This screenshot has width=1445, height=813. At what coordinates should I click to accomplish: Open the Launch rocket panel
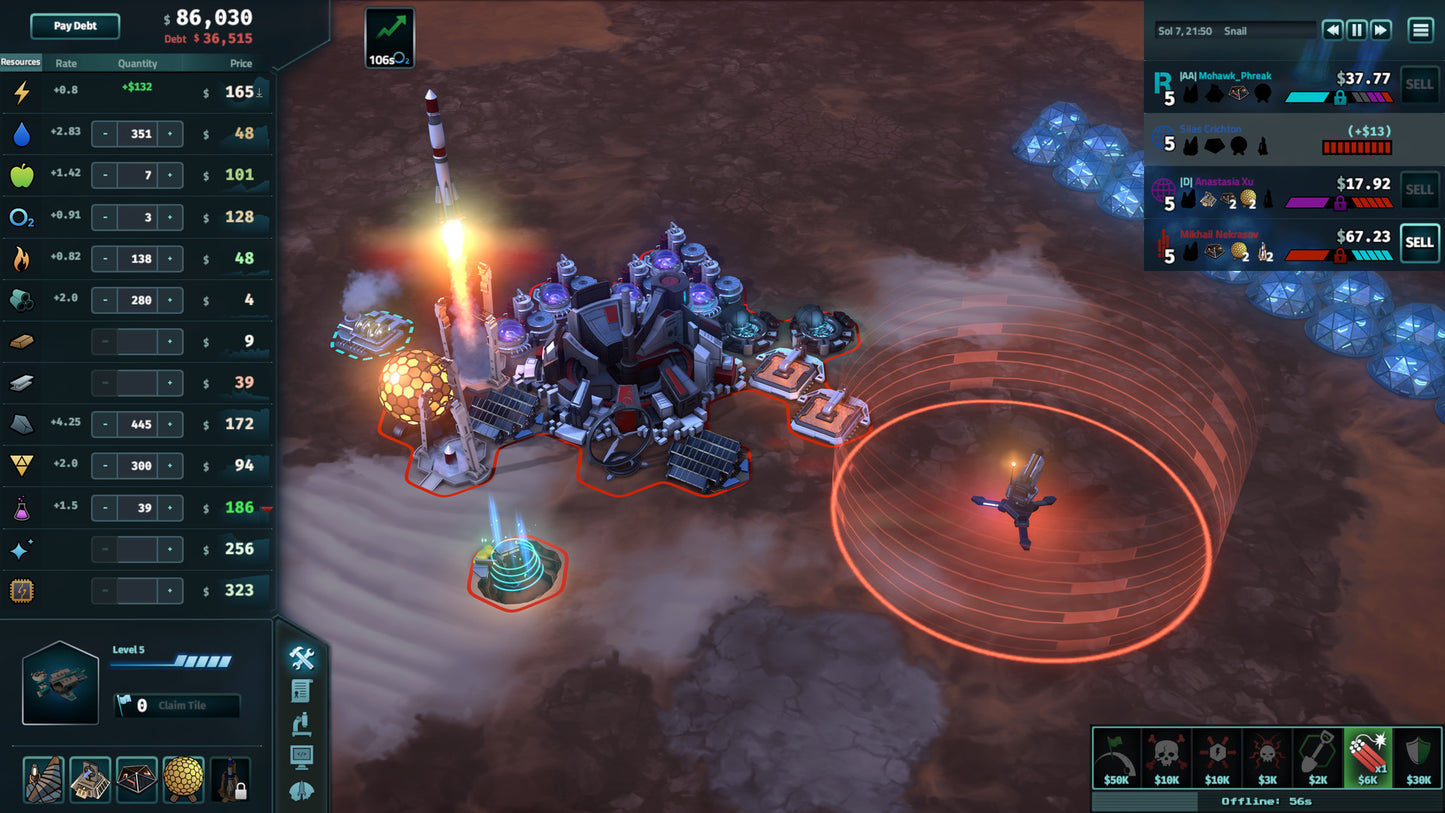click(300, 790)
